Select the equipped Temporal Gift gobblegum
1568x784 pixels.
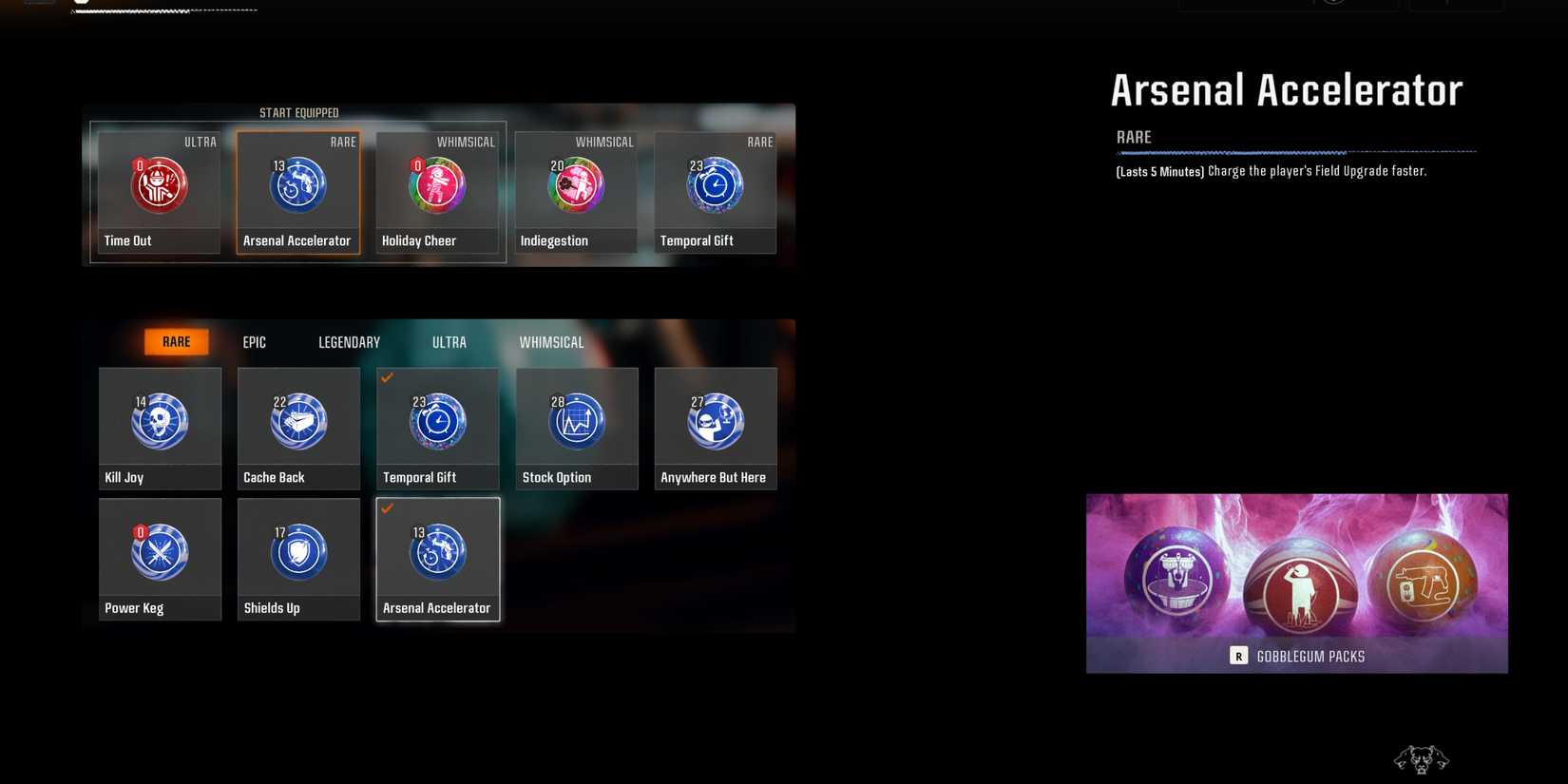coord(715,185)
